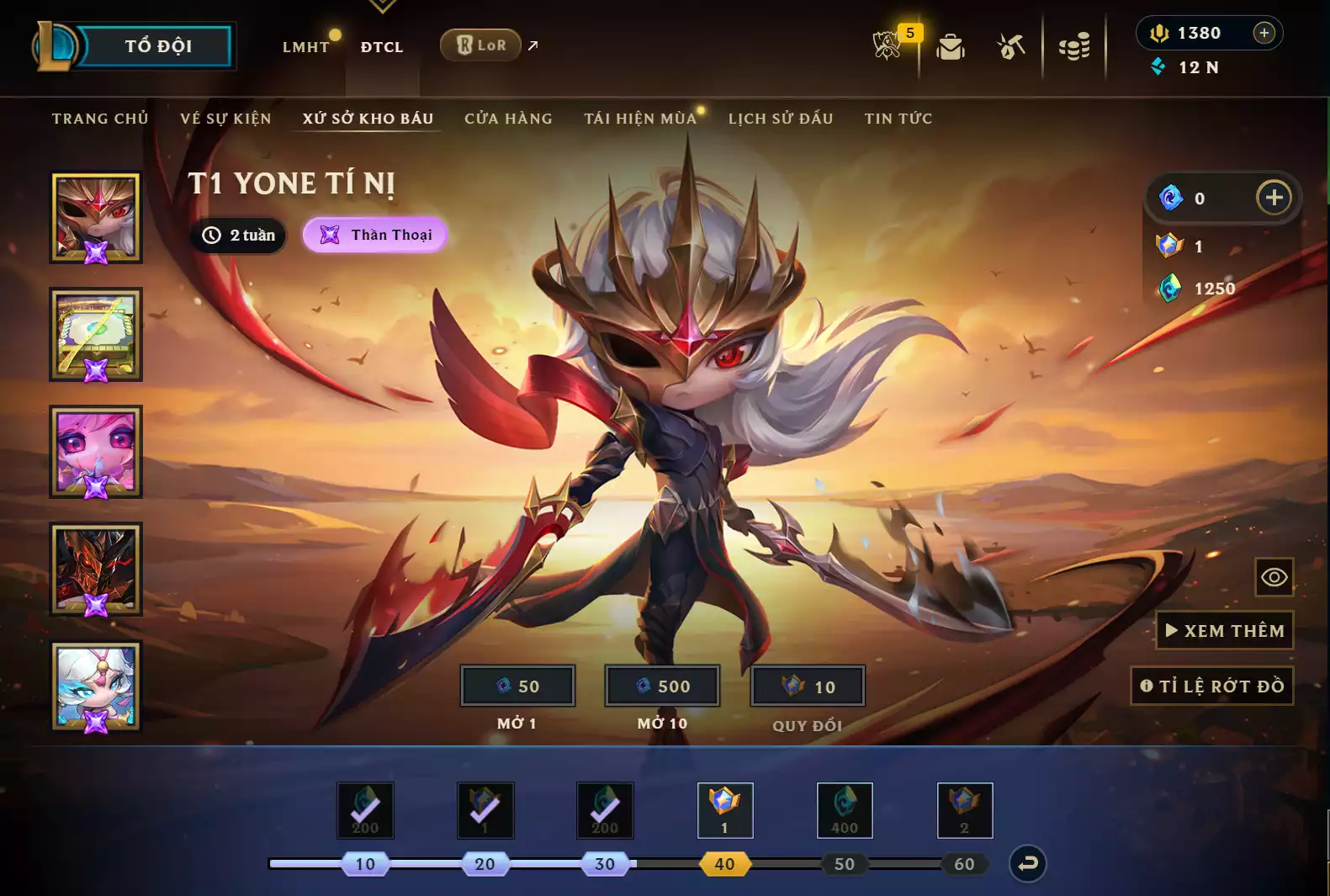Click the hextech crafting hammer icon

point(1011,46)
